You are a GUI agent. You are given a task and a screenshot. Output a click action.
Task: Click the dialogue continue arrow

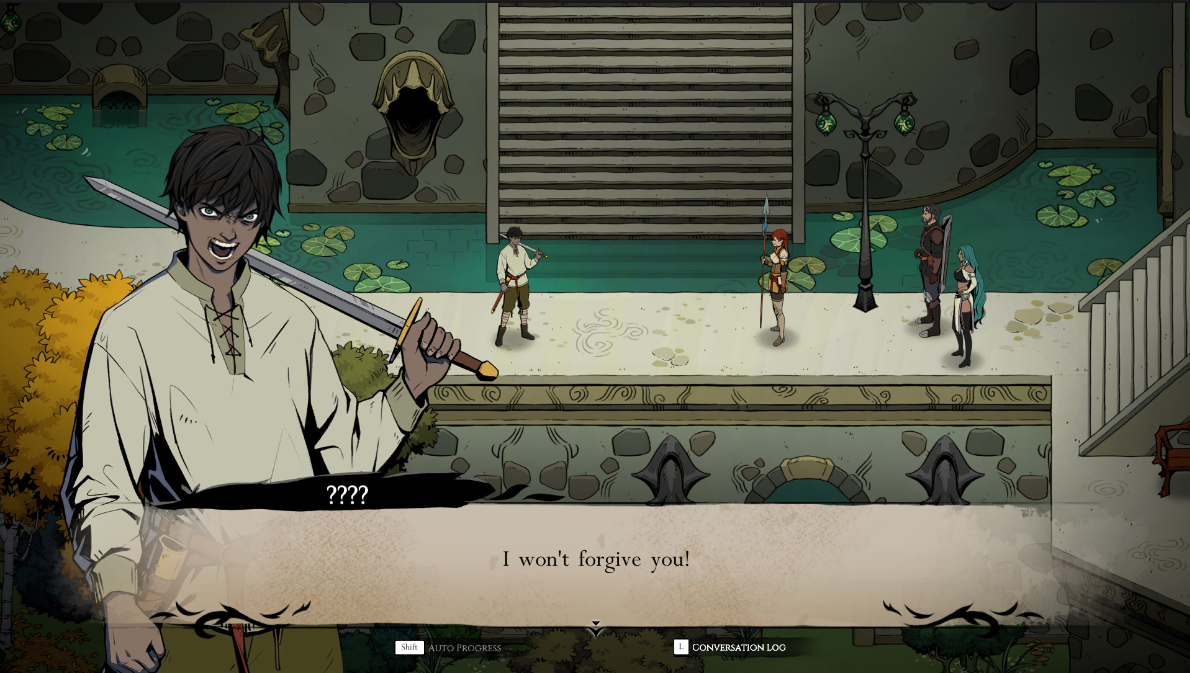click(596, 628)
